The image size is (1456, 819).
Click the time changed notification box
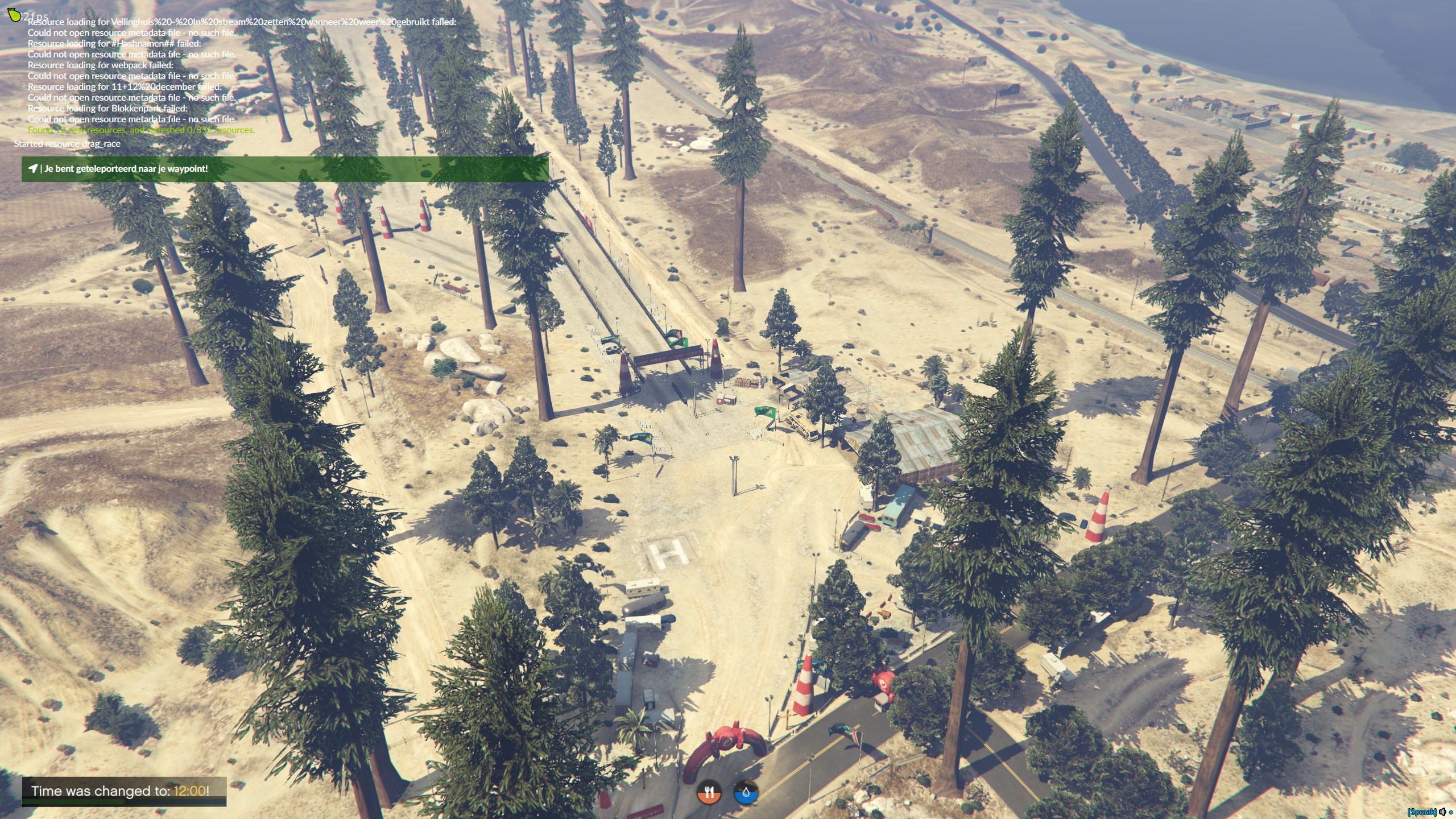[x=124, y=791]
